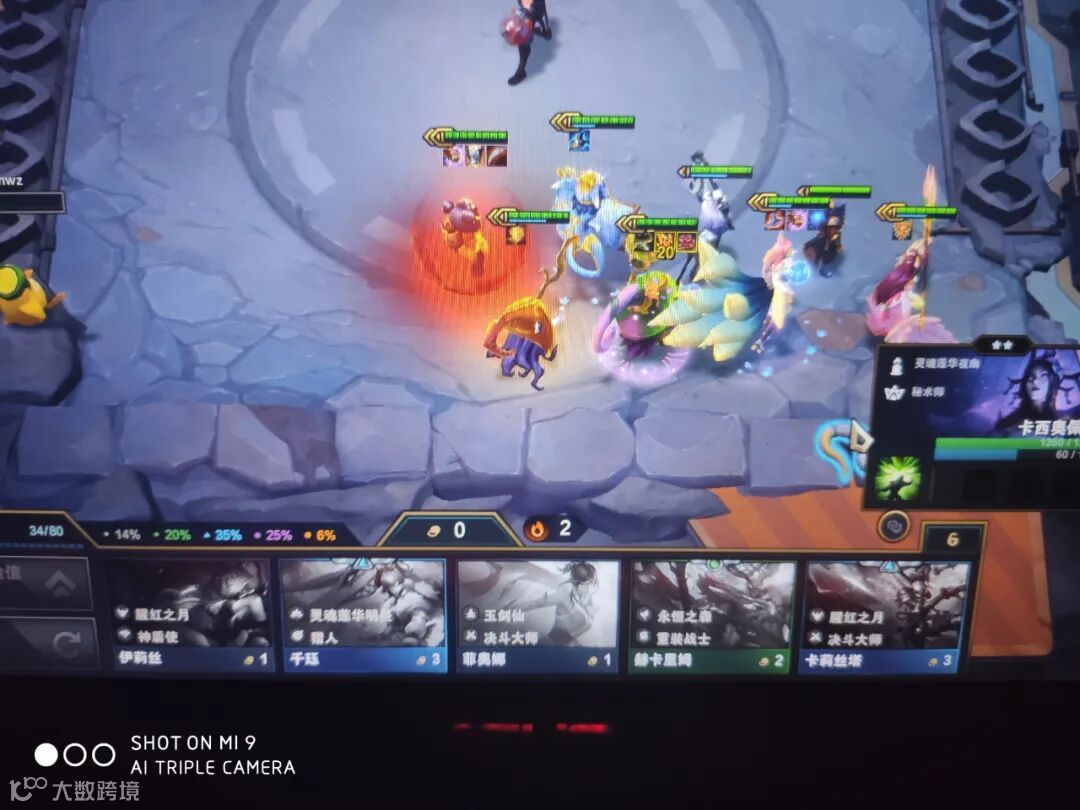Select the 菲奥娜 shop card
Viewport: 1080px width, 810px height.
(x=538, y=614)
